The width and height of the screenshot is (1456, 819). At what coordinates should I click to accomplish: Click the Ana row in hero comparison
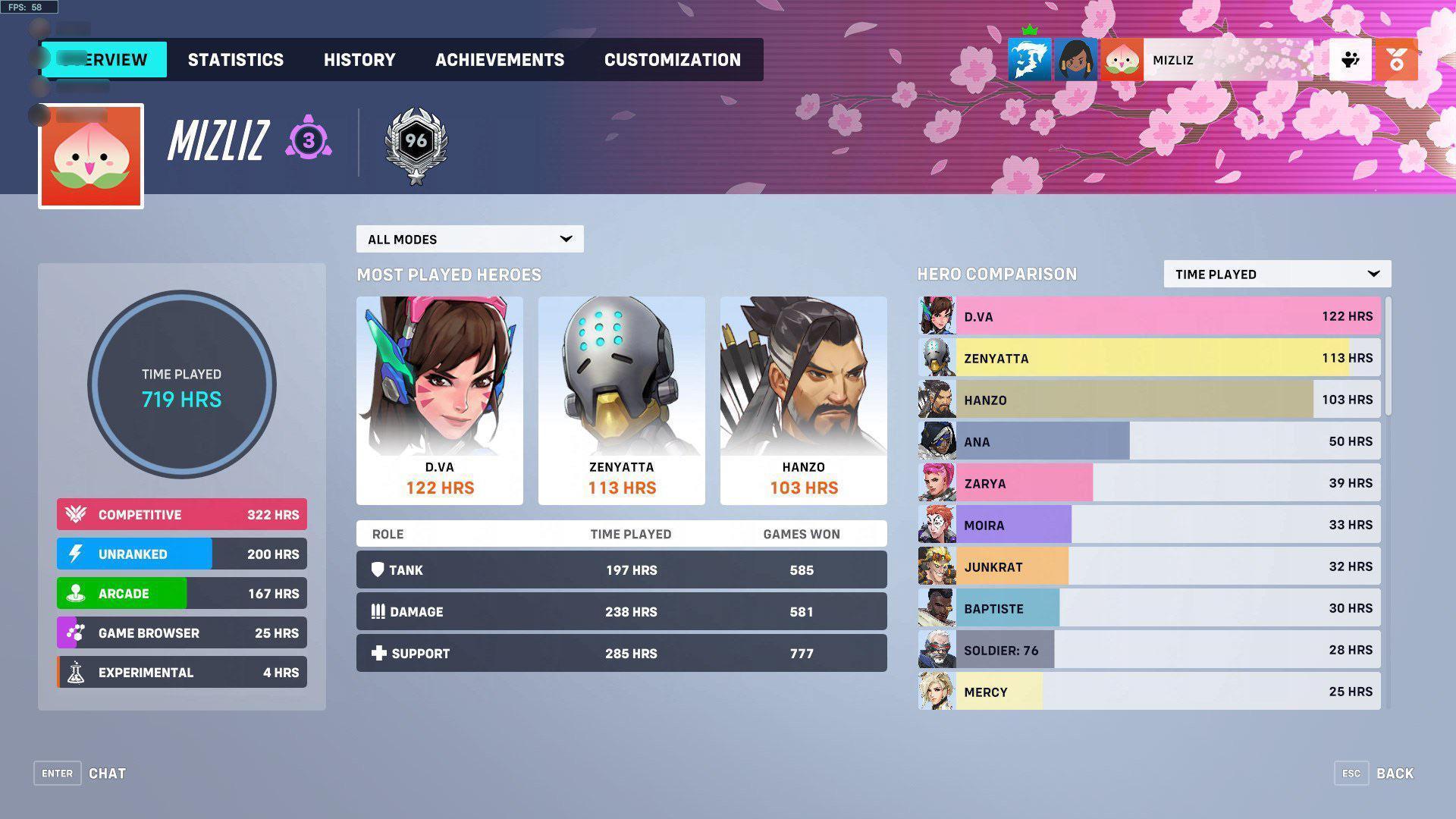pyautogui.click(x=1149, y=441)
